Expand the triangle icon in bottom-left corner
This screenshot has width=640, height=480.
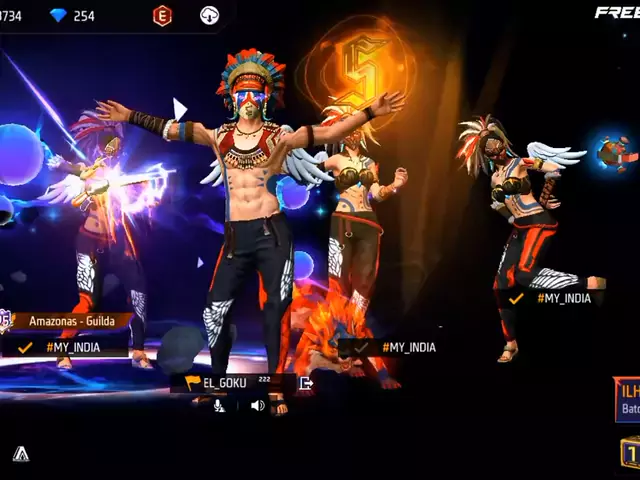(x=21, y=453)
